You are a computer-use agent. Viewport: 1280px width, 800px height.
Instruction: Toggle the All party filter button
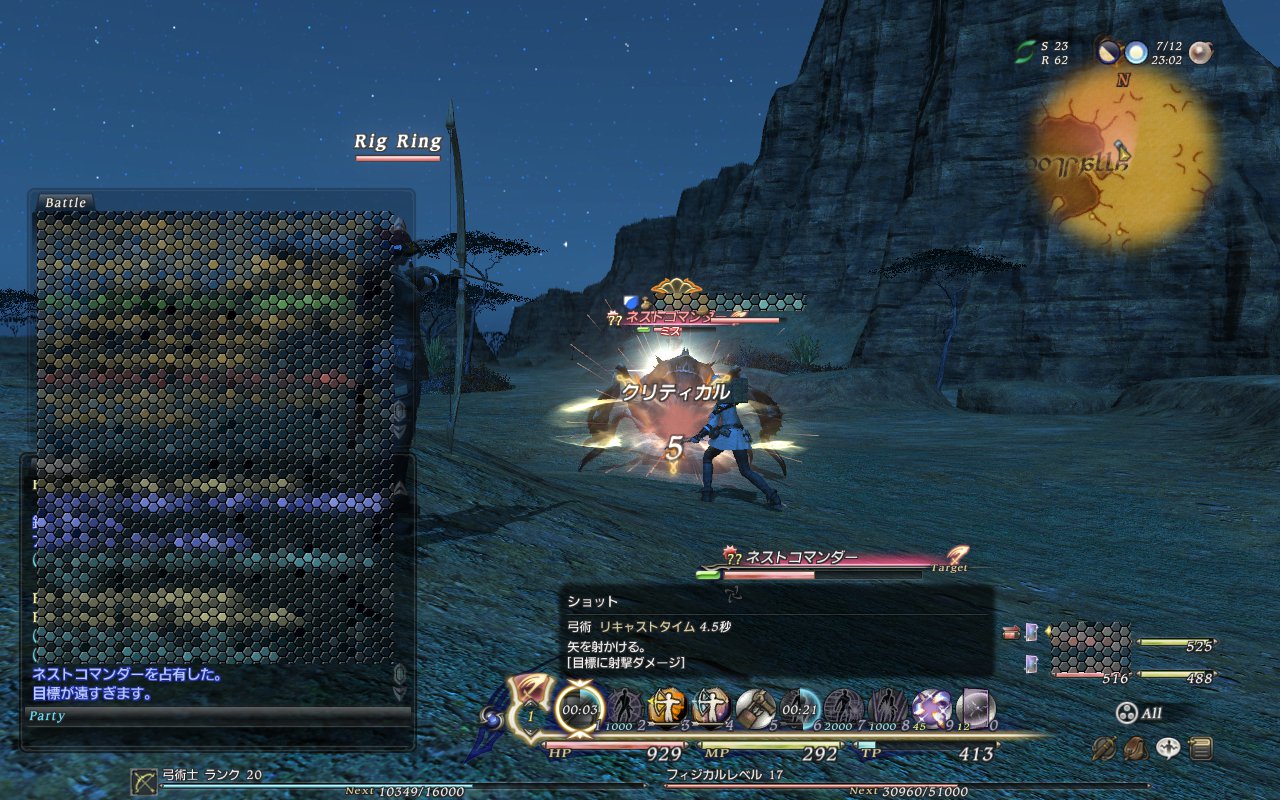1139,713
